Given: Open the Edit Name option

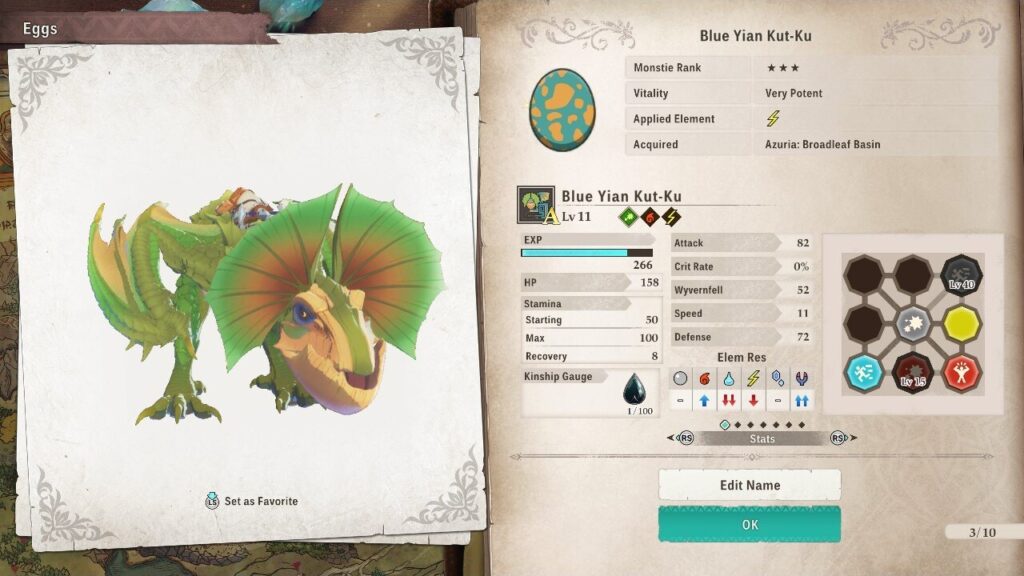Looking at the screenshot, I should pos(749,485).
